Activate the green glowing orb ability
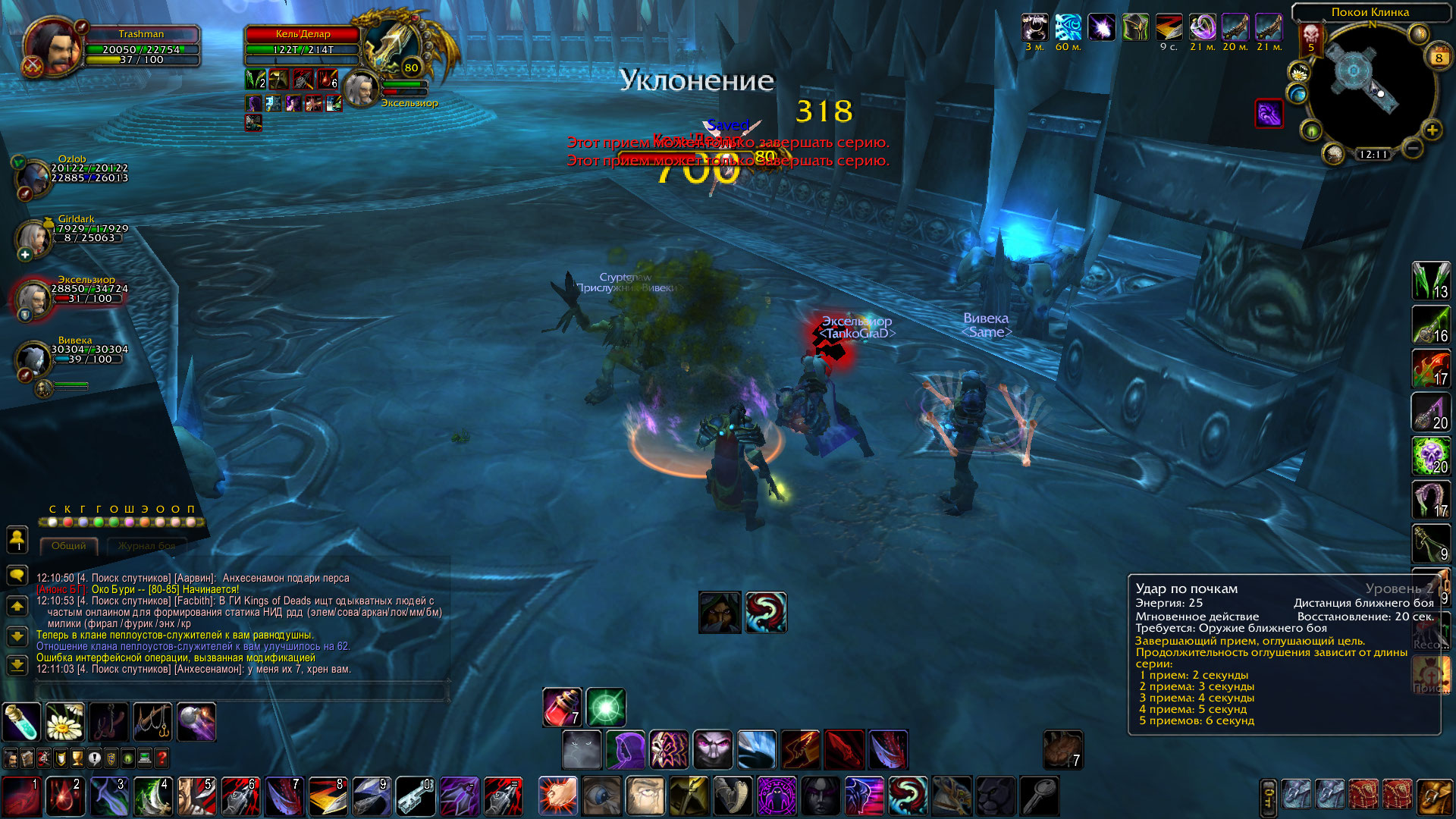 (606, 708)
